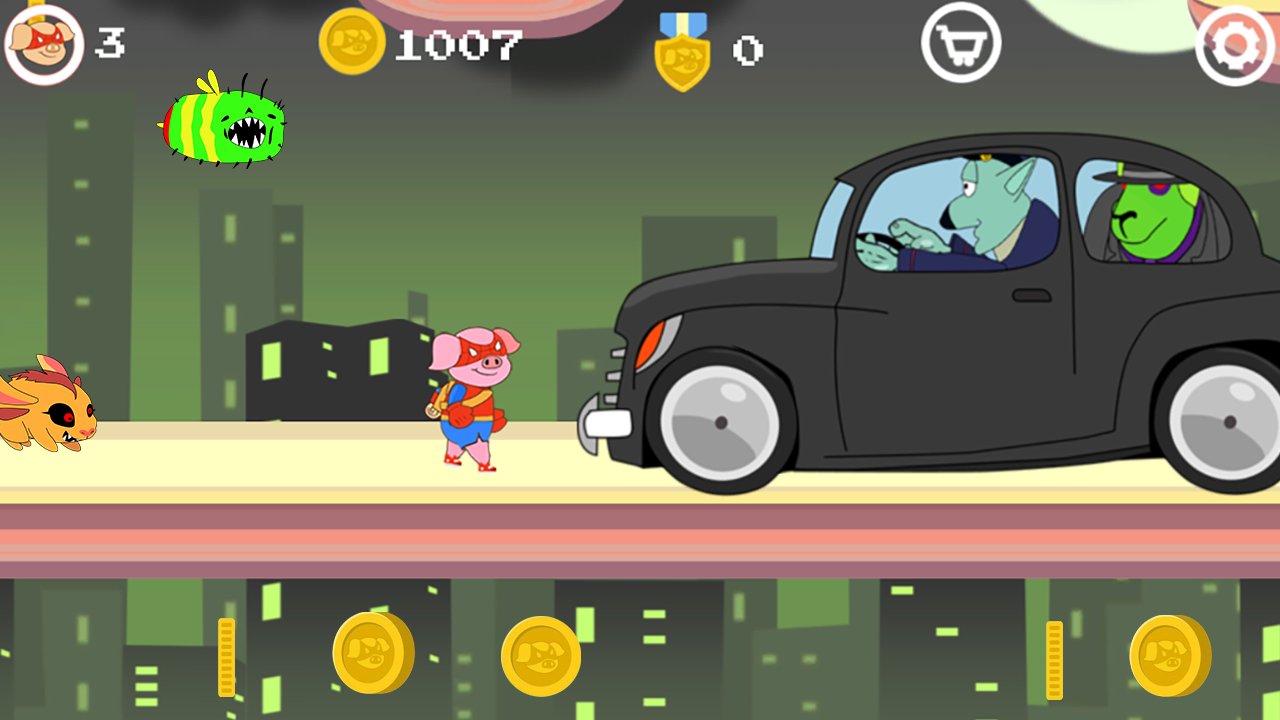1280x720 pixels.
Task: Open the in-game shop cart
Action: coord(961,45)
